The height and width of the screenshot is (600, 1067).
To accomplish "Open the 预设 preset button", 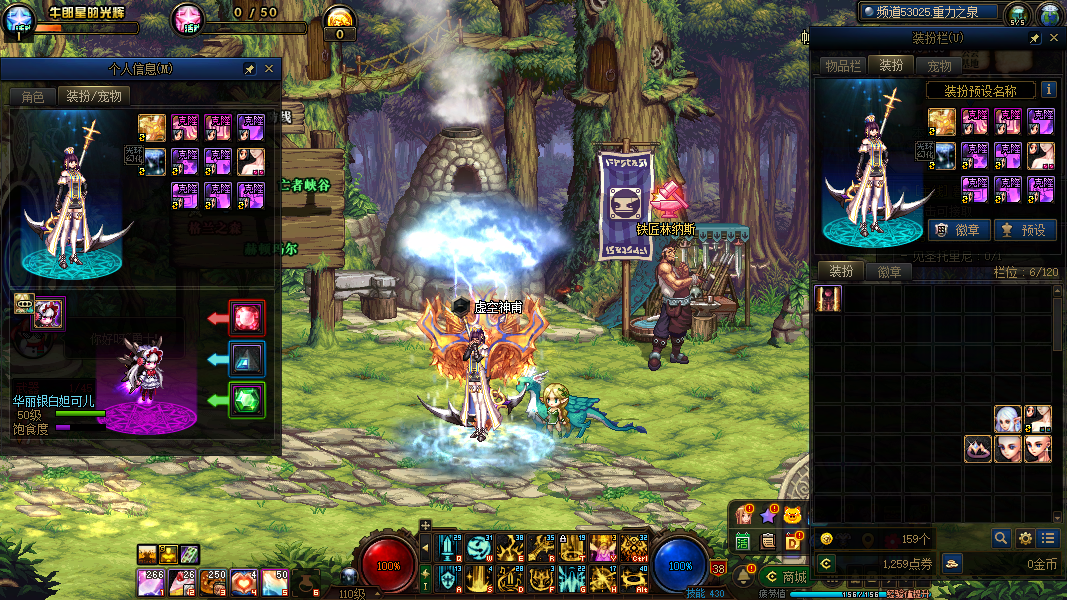I will coord(1024,230).
